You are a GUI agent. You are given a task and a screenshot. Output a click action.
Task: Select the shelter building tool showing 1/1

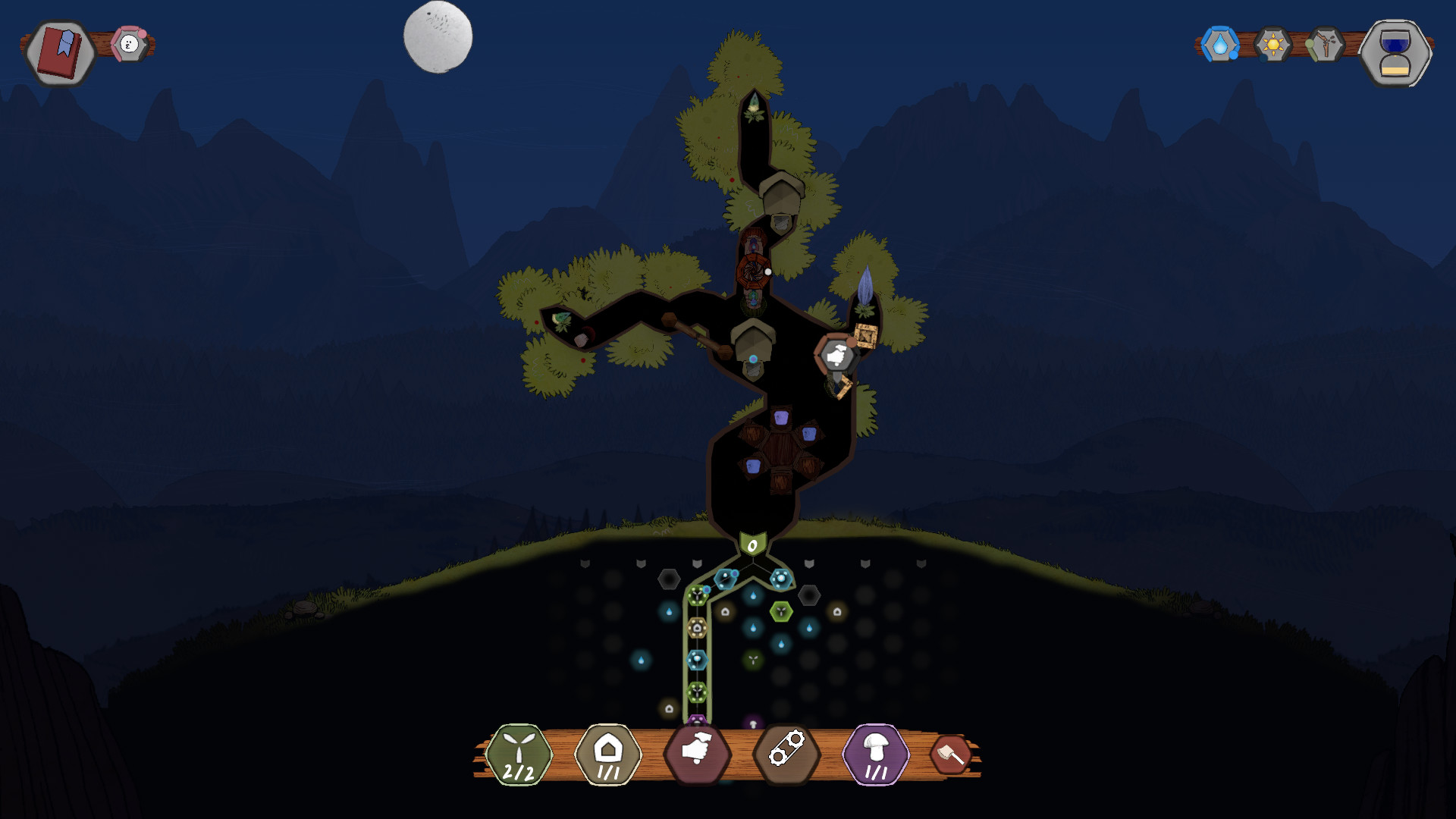[607, 754]
